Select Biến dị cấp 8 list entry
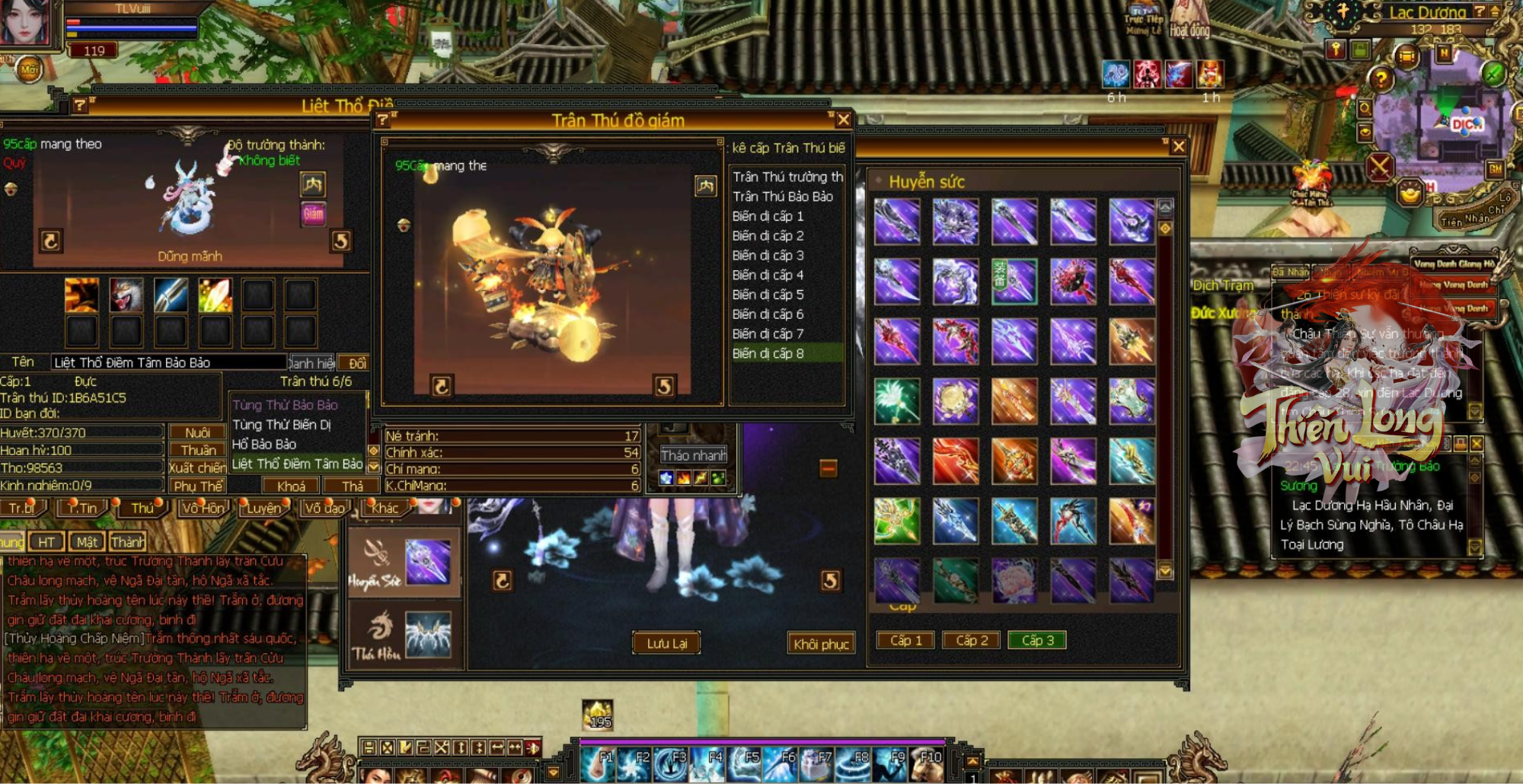Viewport: 1523px width, 784px height. pyautogui.click(x=768, y=353)
